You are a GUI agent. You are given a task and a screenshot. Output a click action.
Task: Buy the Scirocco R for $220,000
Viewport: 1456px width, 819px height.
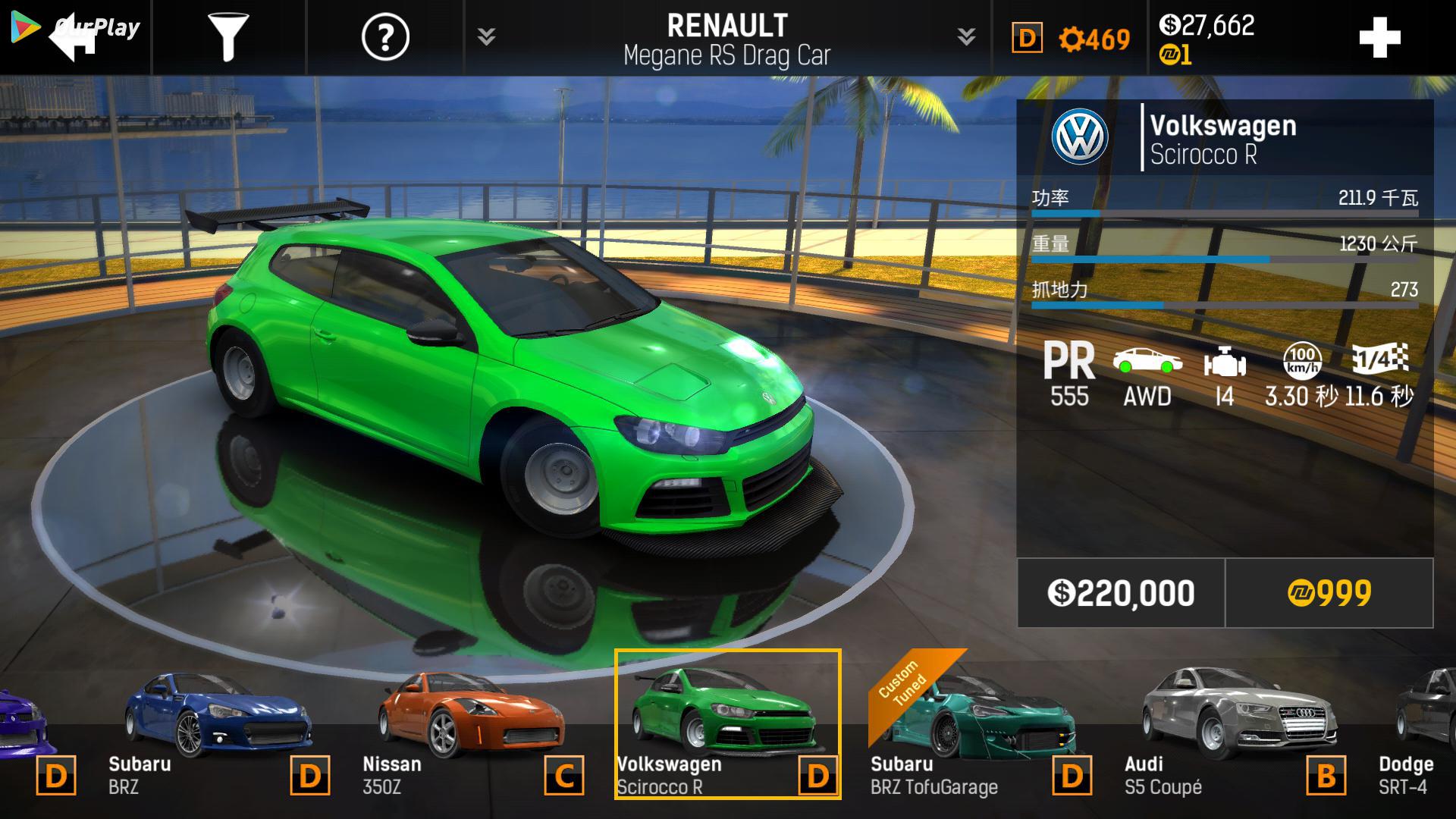1121,593
